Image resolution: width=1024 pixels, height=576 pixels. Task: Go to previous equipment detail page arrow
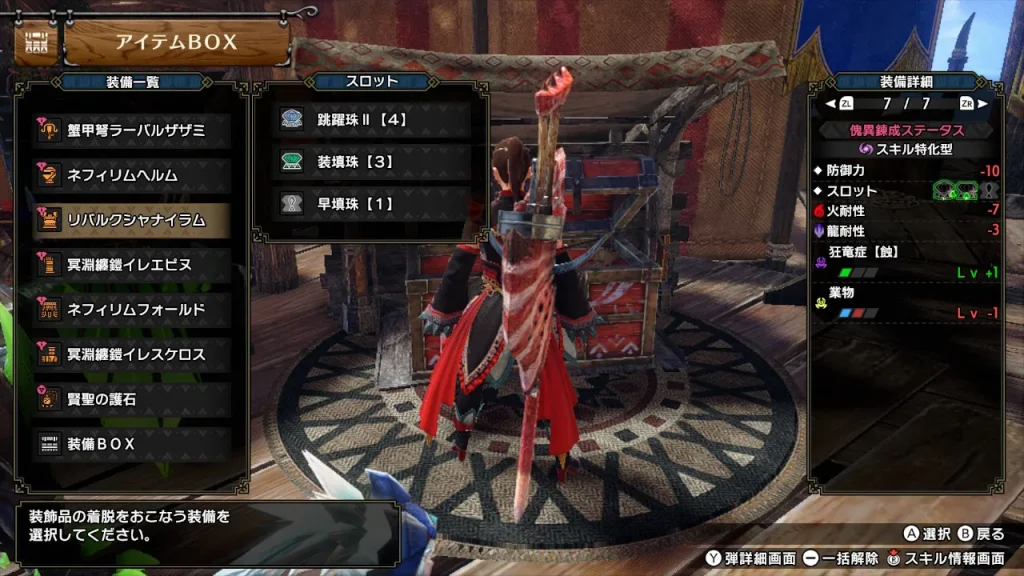tap(830, 103)
